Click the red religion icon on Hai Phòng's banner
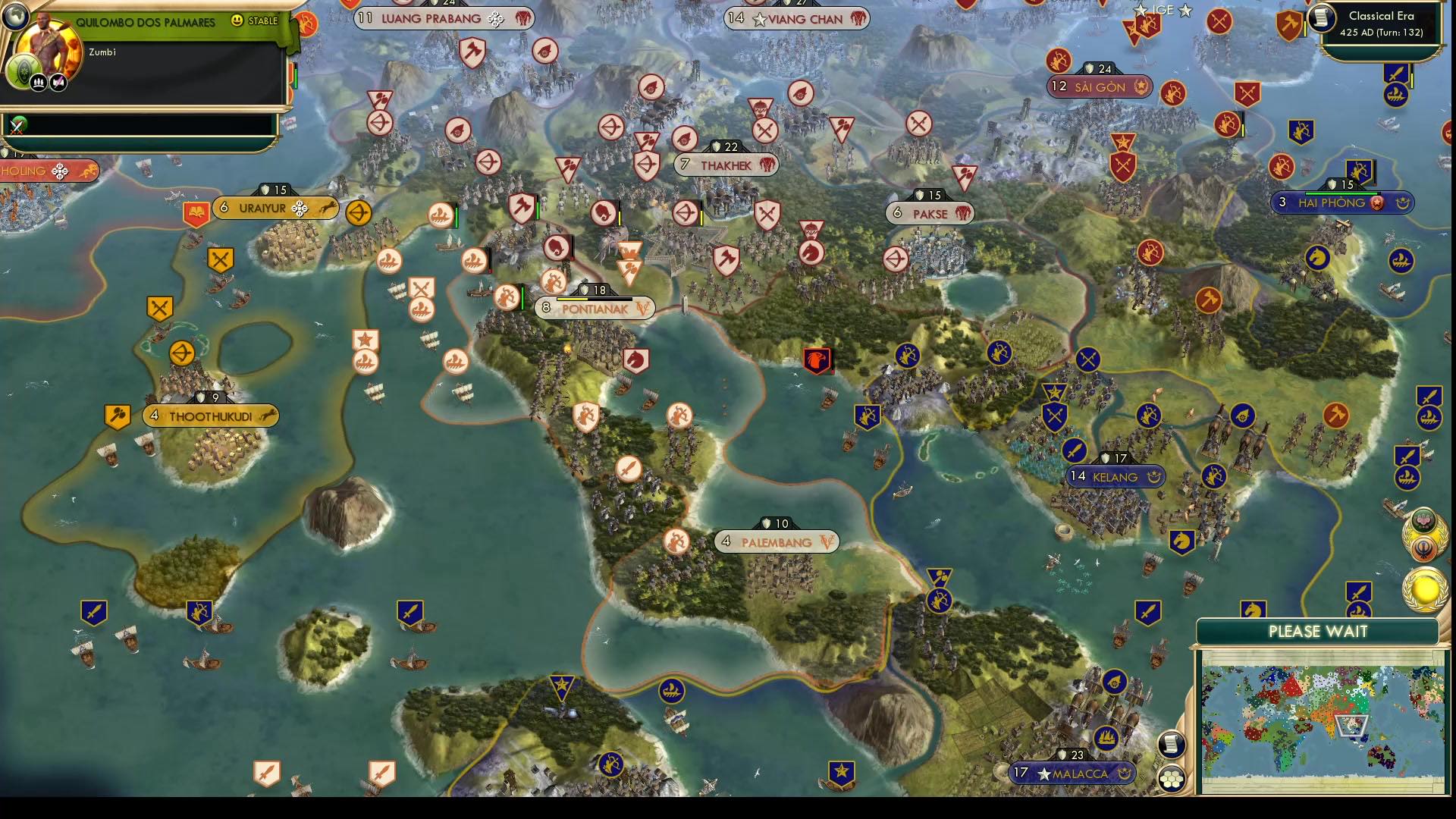The image size is (1456, 819). 1377,203
